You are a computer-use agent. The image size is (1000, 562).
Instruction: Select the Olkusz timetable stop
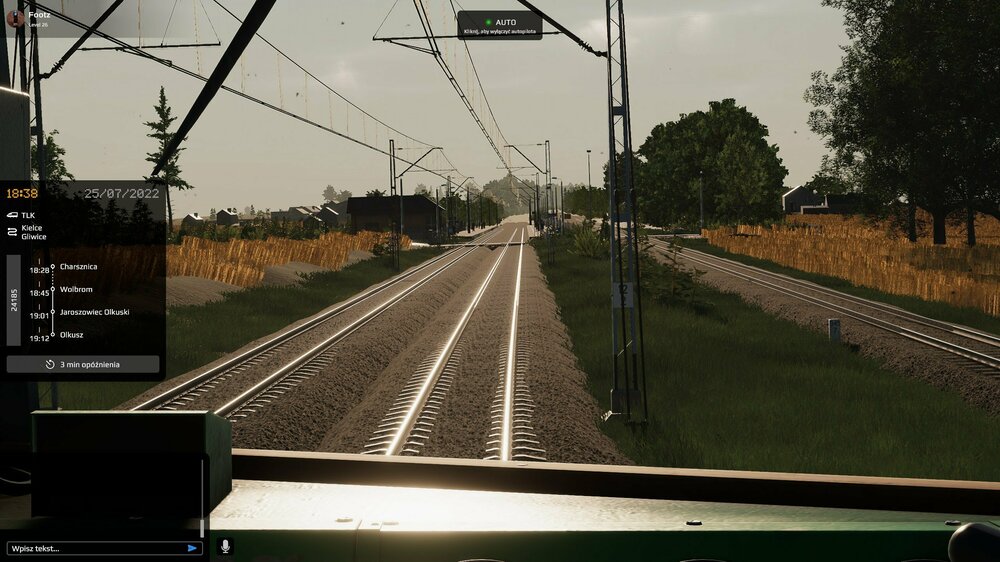pyautogui.click(x=72, y=335)
